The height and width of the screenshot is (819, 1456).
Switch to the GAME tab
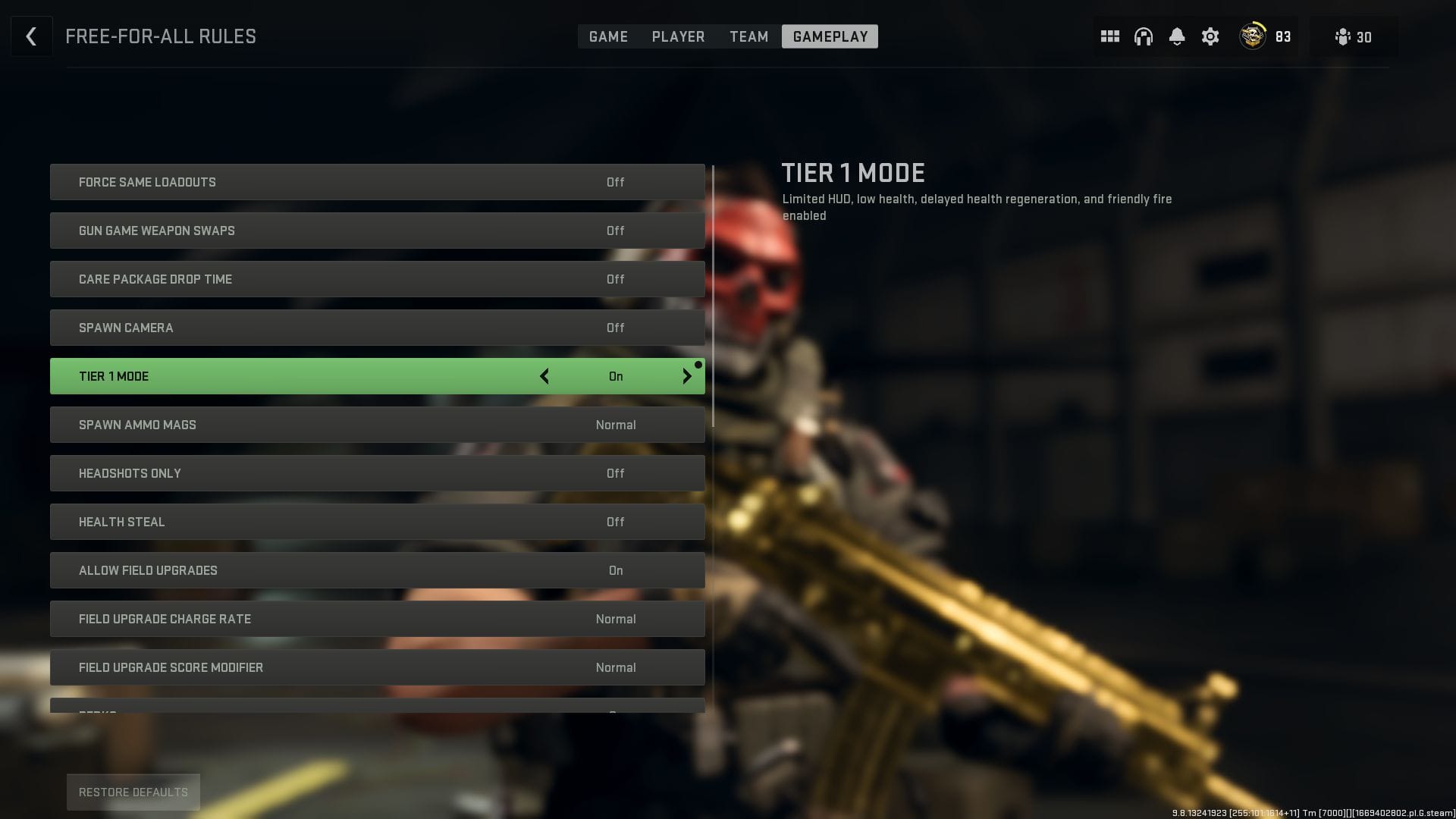[608, 36]
